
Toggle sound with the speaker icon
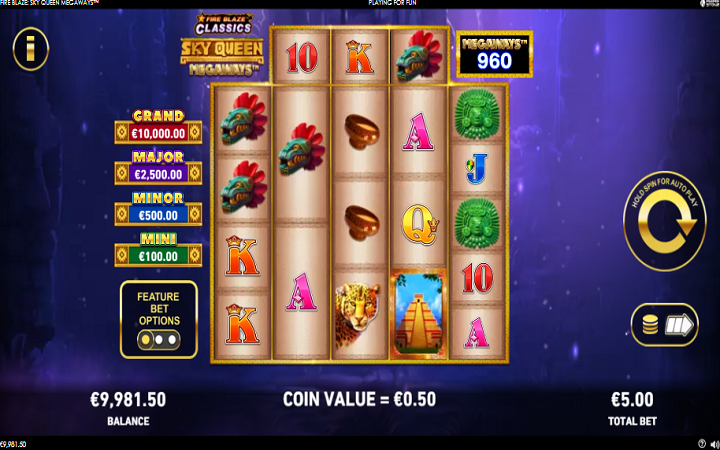coord(712,443)
